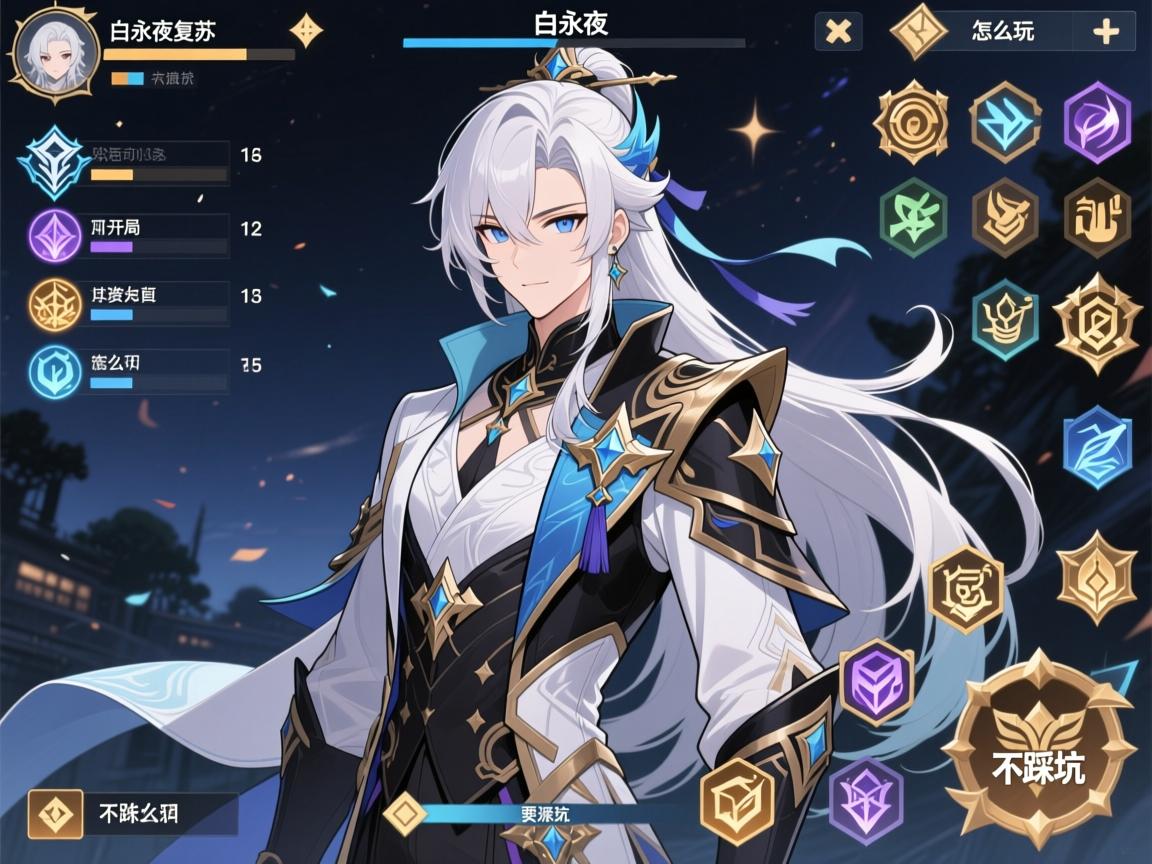Screen dimensions: 1152x864
Task: Click the gold diamond star beside player name
Action: point(306,30)
